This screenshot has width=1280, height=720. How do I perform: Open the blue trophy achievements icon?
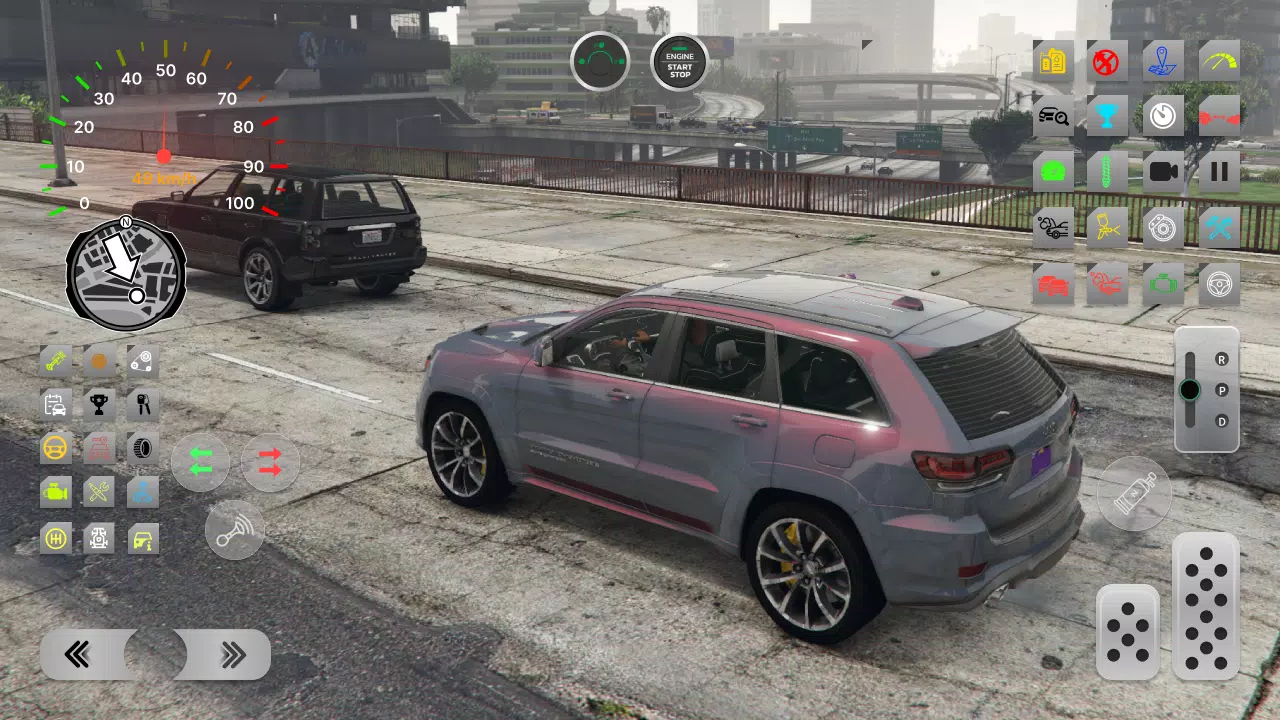(1108, 115)
